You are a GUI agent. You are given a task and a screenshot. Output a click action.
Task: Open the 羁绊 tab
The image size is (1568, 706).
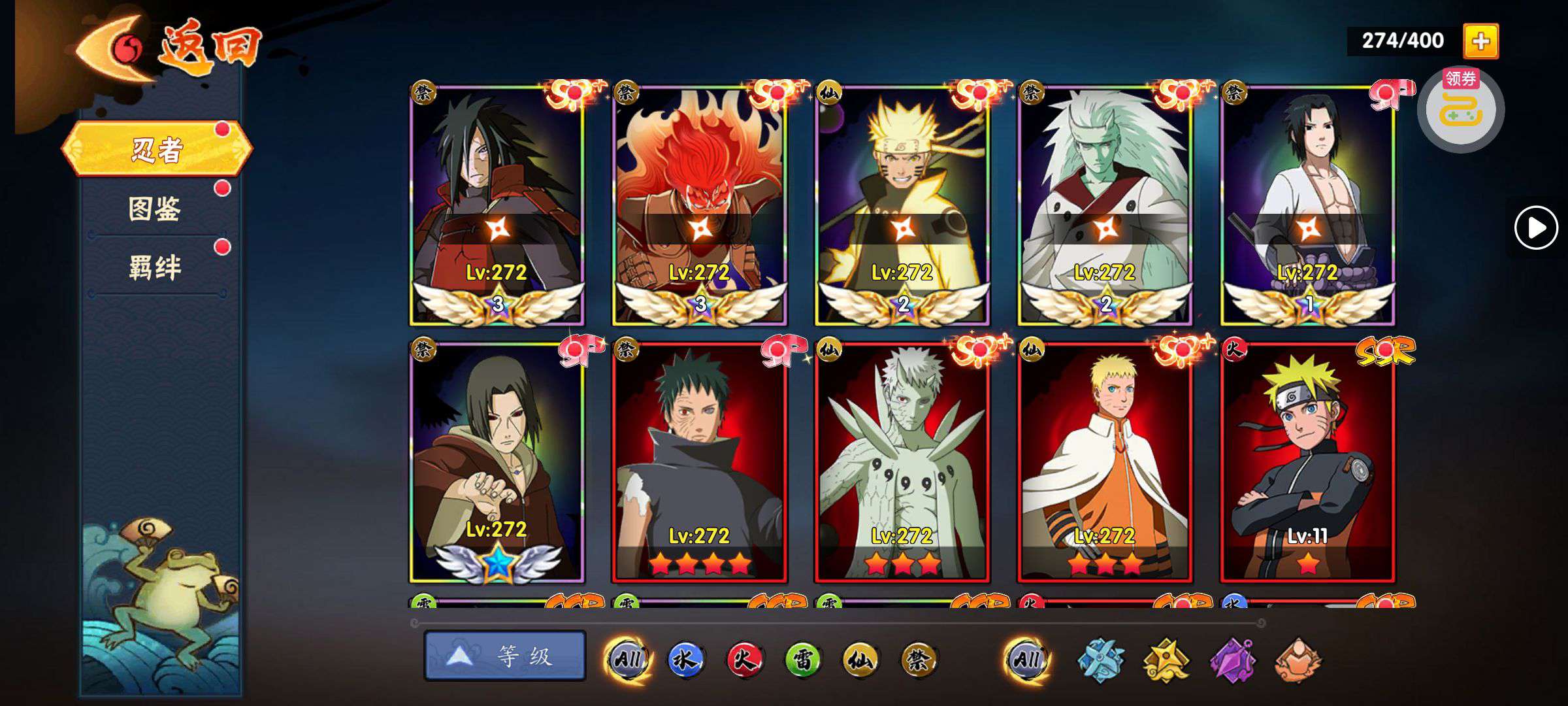coord(155,268)
